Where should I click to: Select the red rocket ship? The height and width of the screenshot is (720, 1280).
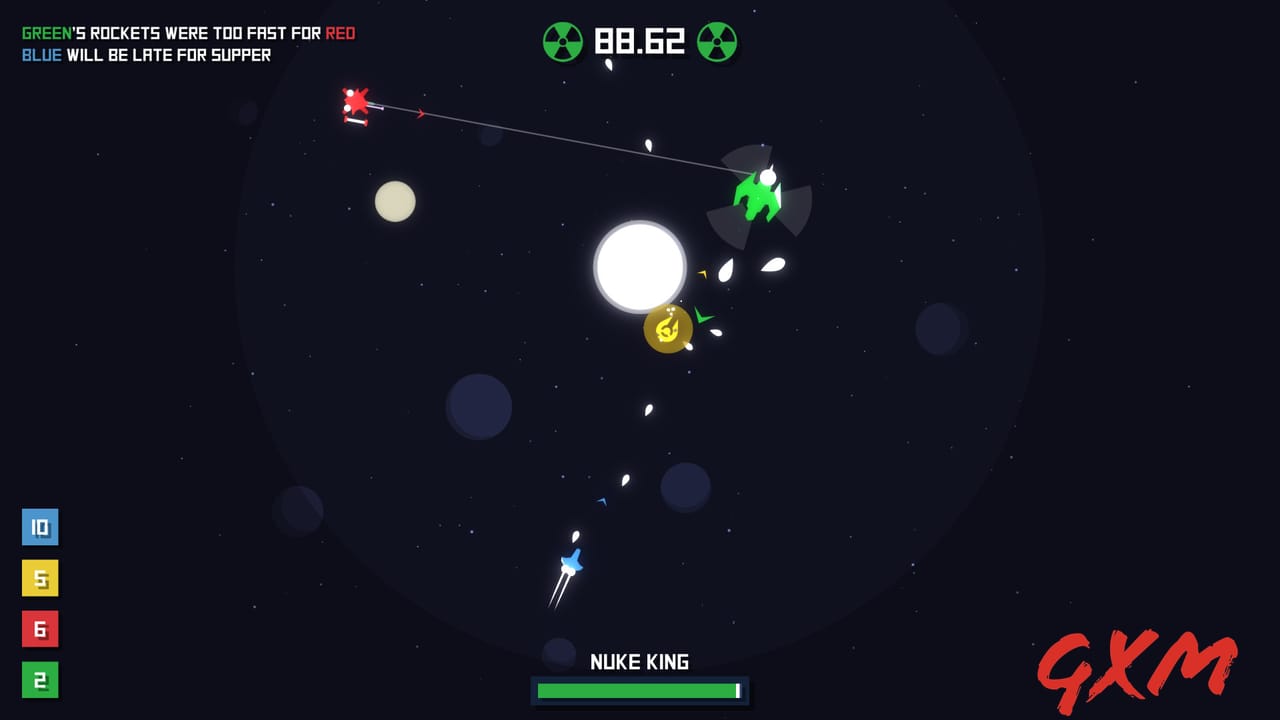(358, 103)
